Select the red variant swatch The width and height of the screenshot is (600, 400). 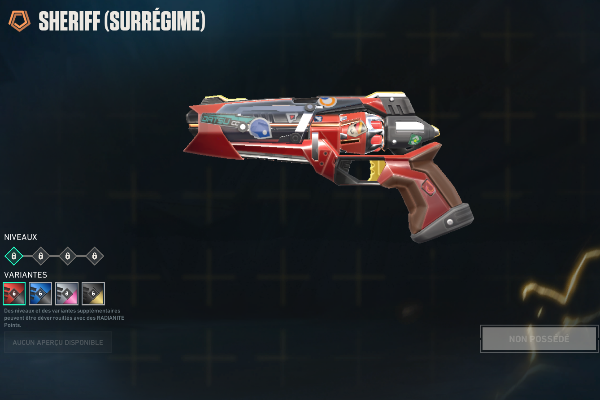(15, 293)
